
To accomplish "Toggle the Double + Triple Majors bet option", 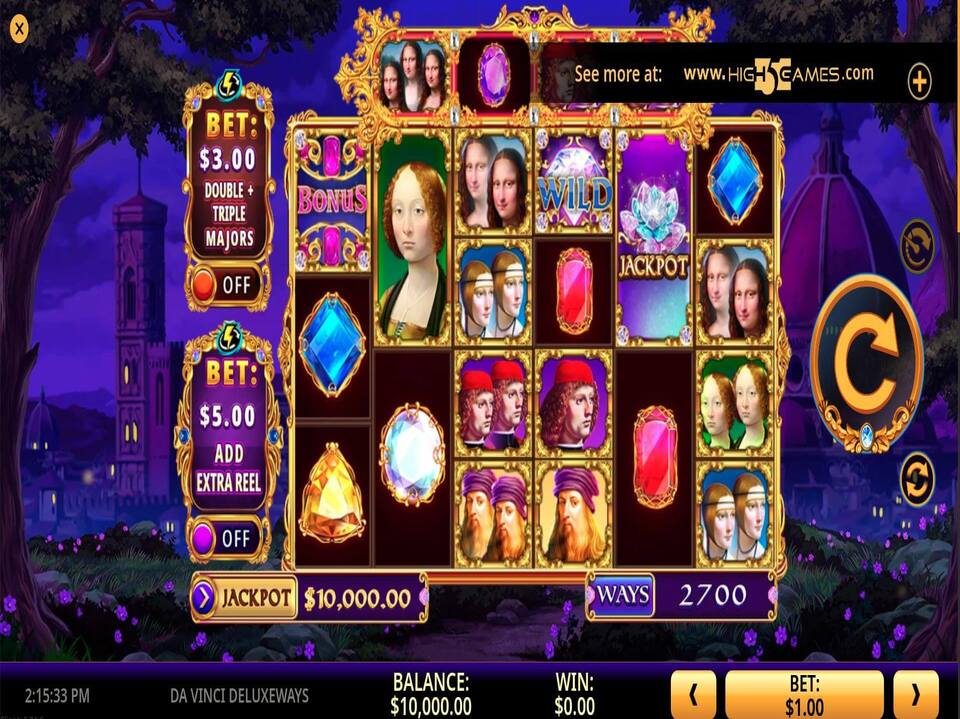I will click(x=227, y=285).
